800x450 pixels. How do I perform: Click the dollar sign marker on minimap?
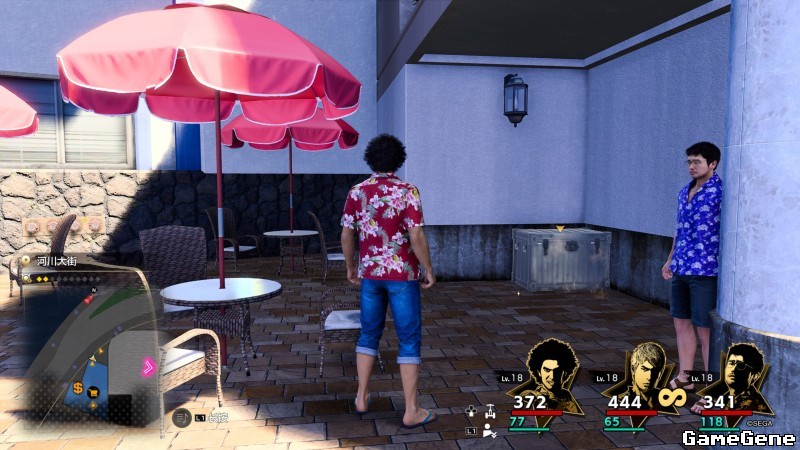point(77,386)
